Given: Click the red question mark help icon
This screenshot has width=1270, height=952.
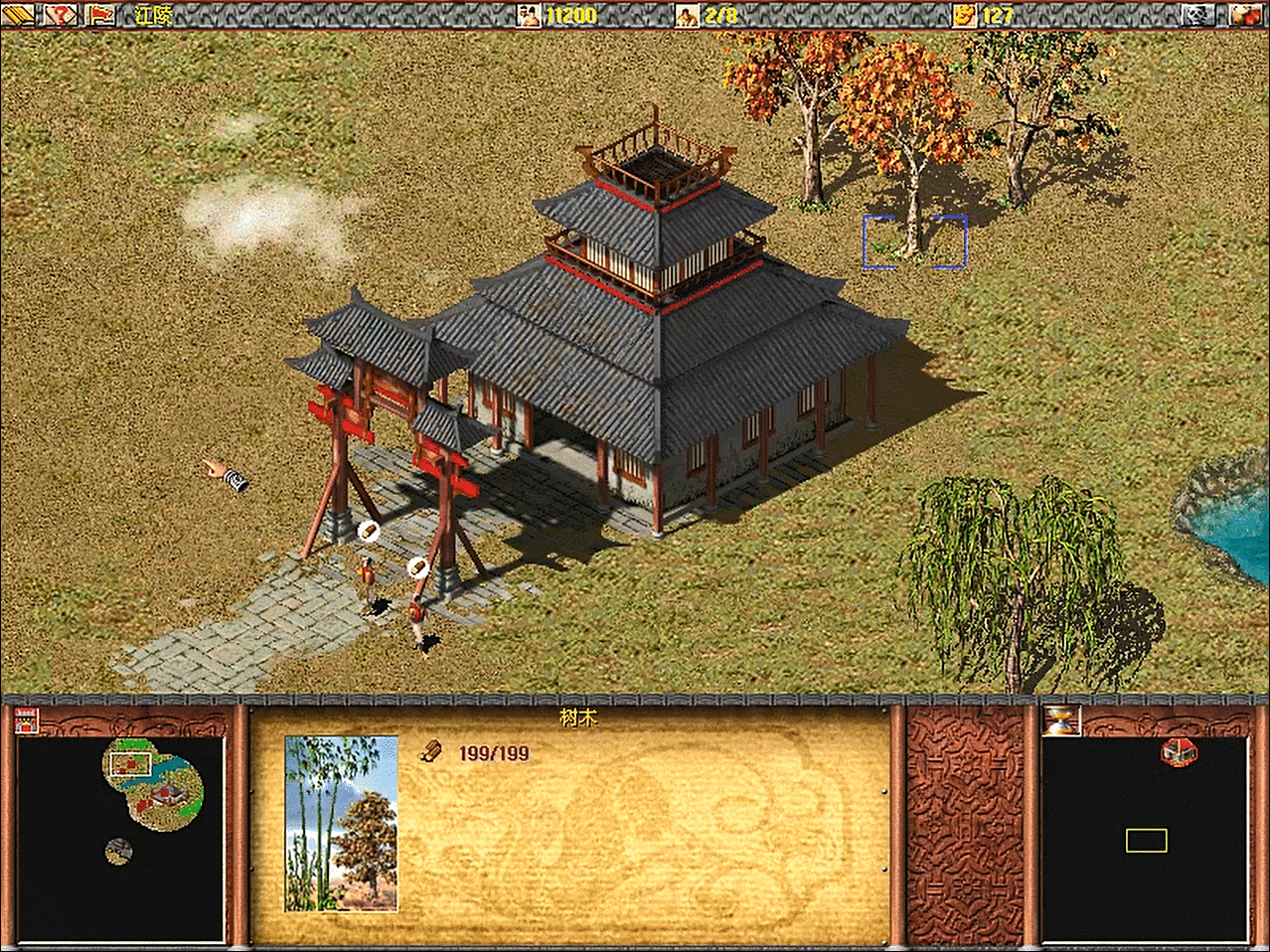Looking at the screenshot, I should click(x=62, y=14).
